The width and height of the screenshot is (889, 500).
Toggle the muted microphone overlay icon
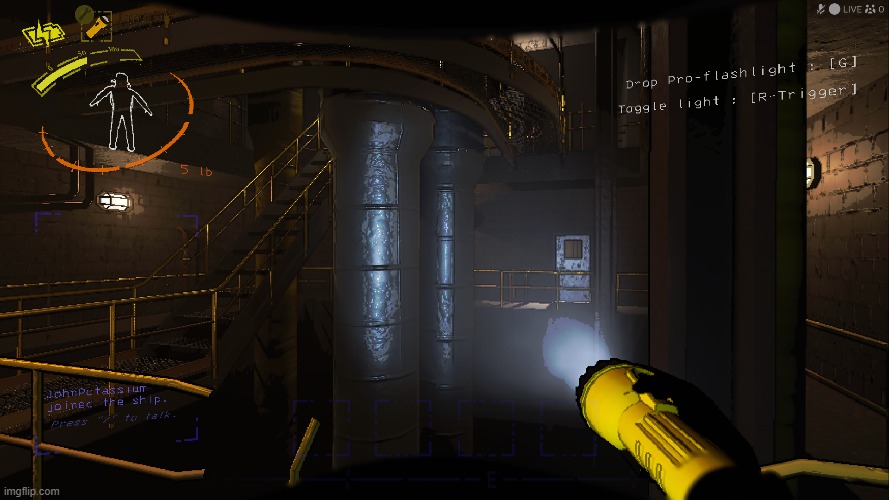coord(820,9)
